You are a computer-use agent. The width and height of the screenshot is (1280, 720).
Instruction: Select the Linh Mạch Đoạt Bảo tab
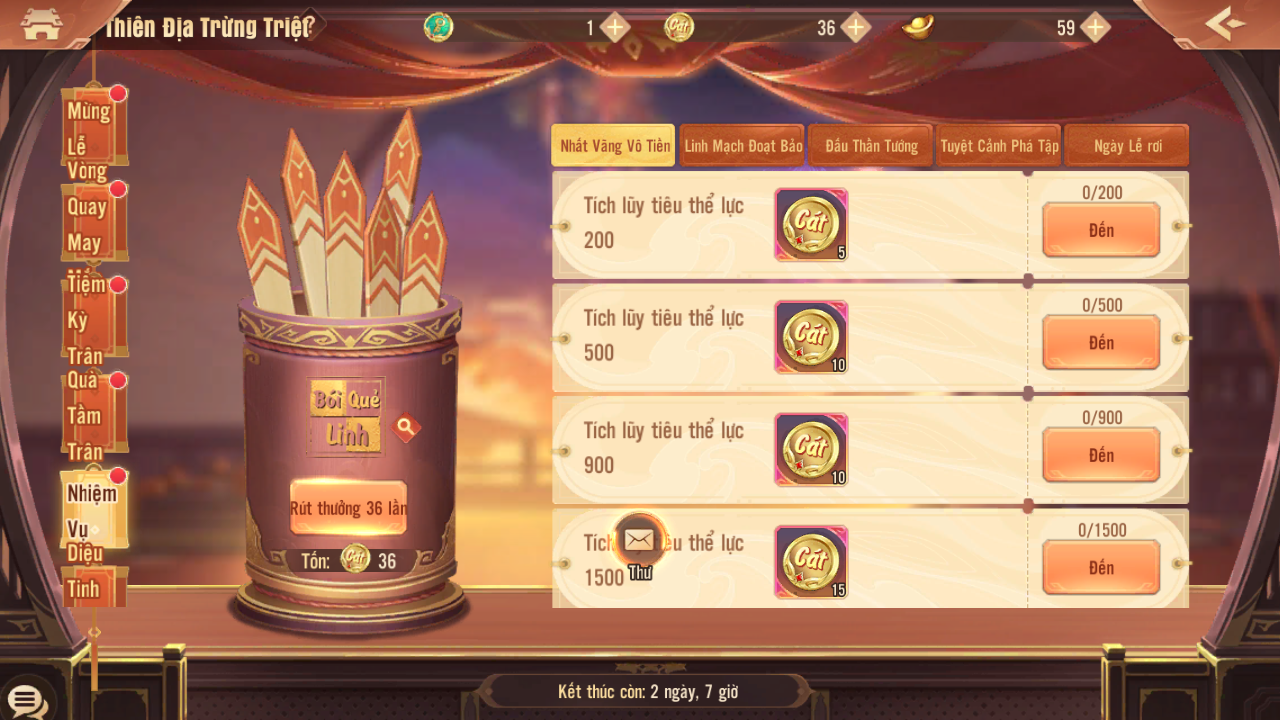[x=743, y=146]
